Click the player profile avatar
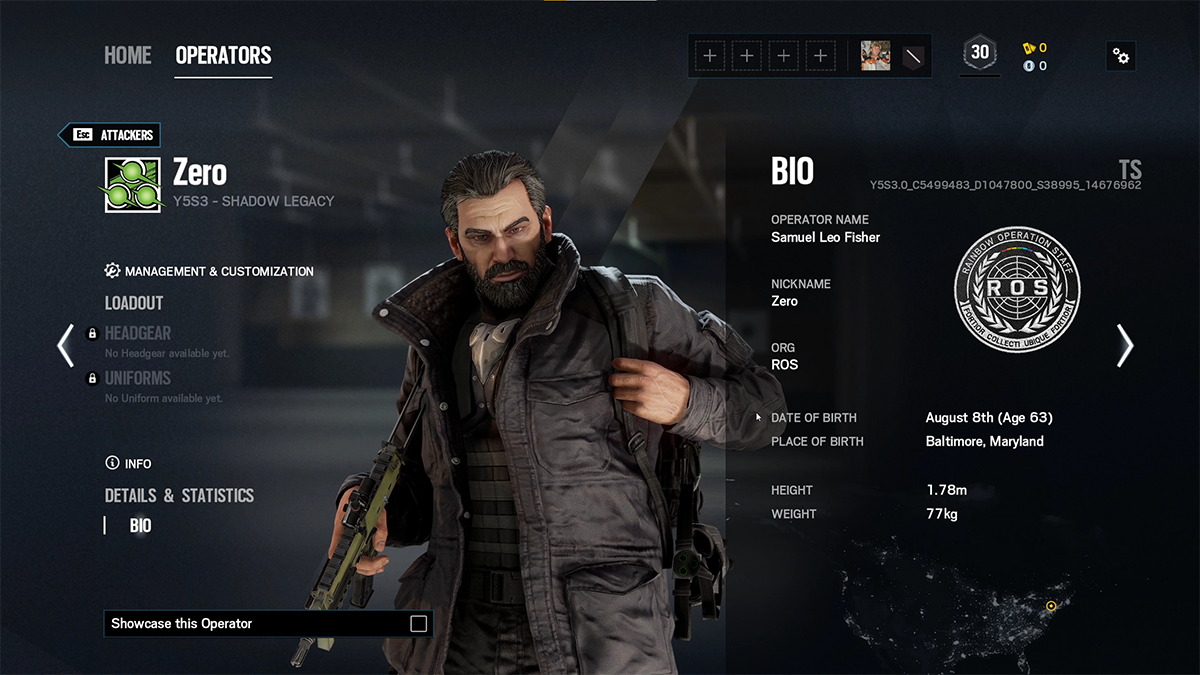The height and width of the screenshot is (675, 1200). pyautogui.click(x=876, y=56)
